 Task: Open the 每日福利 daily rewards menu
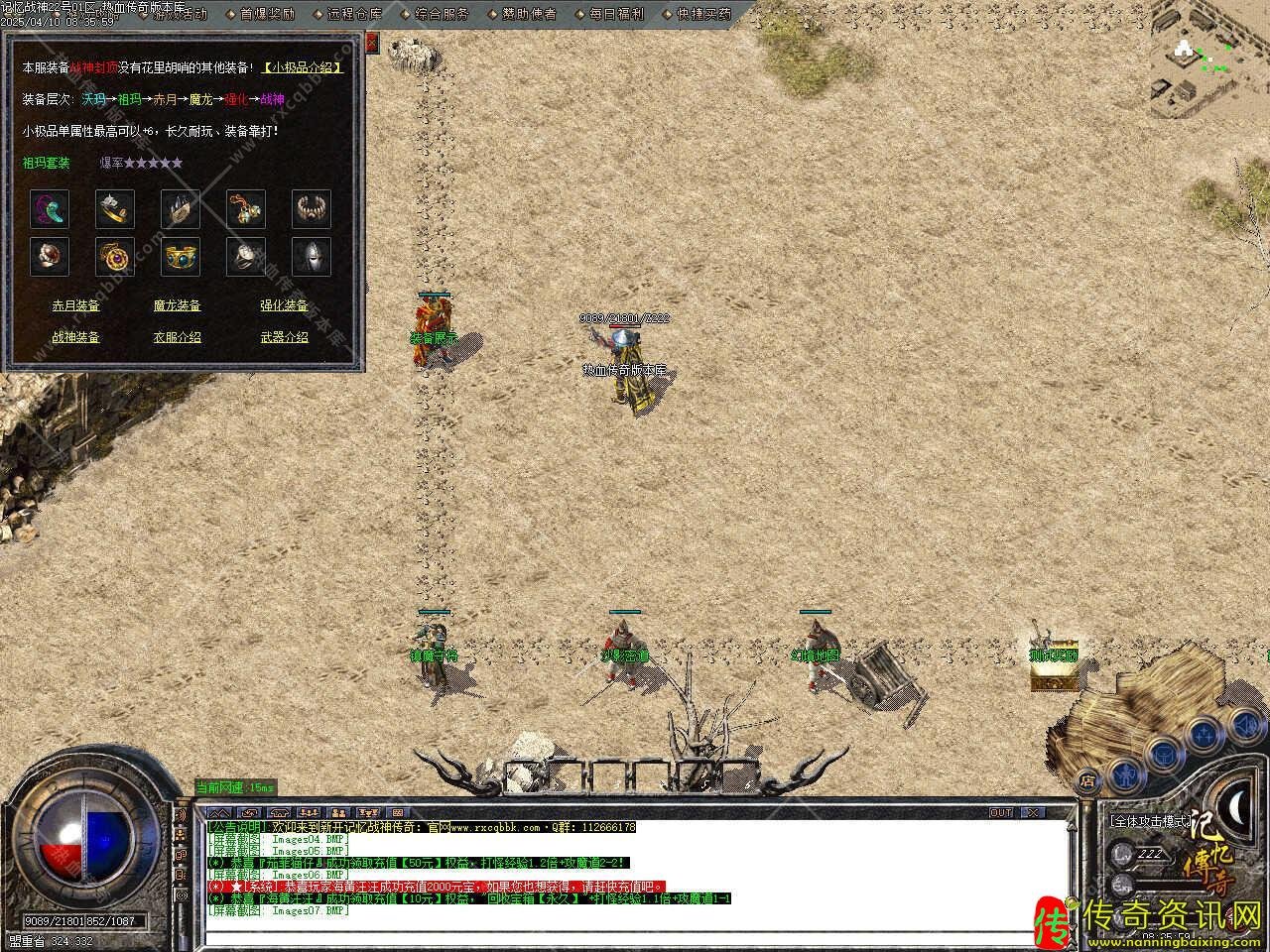click(616, 14)
